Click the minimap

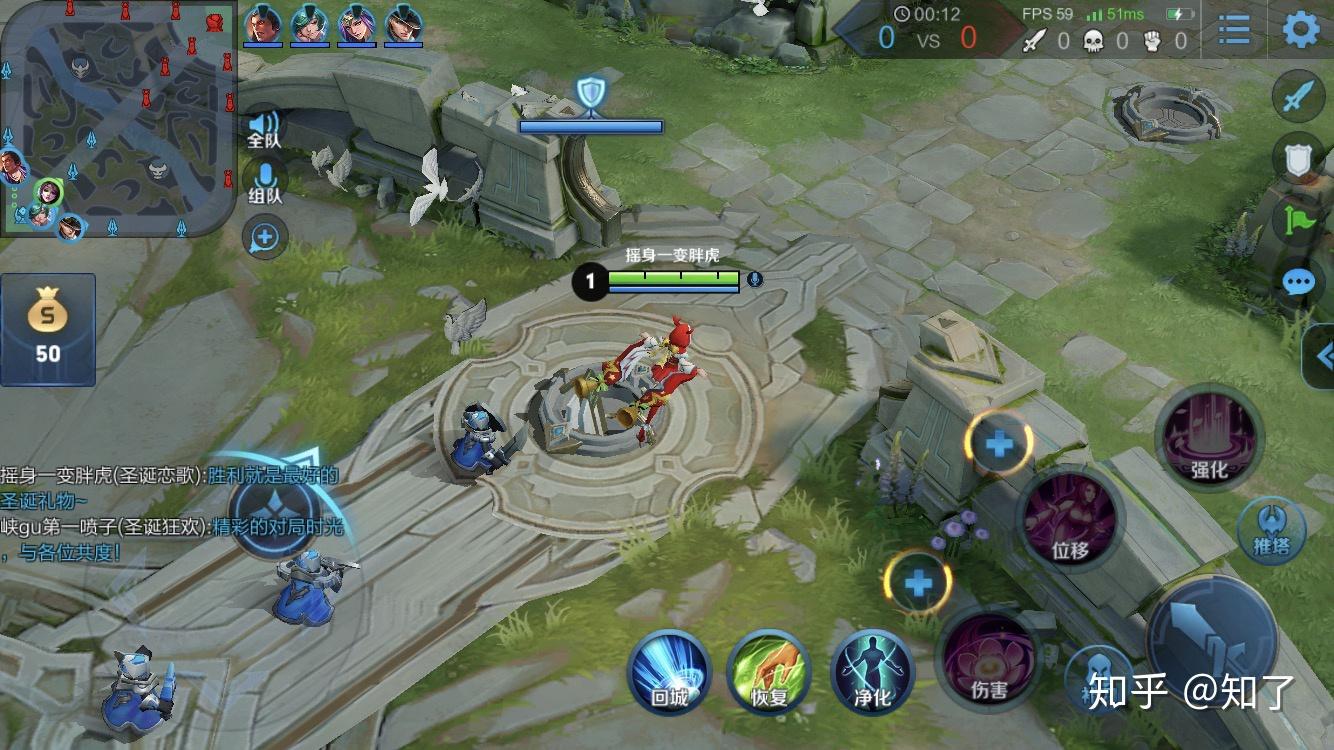point(118,118)
